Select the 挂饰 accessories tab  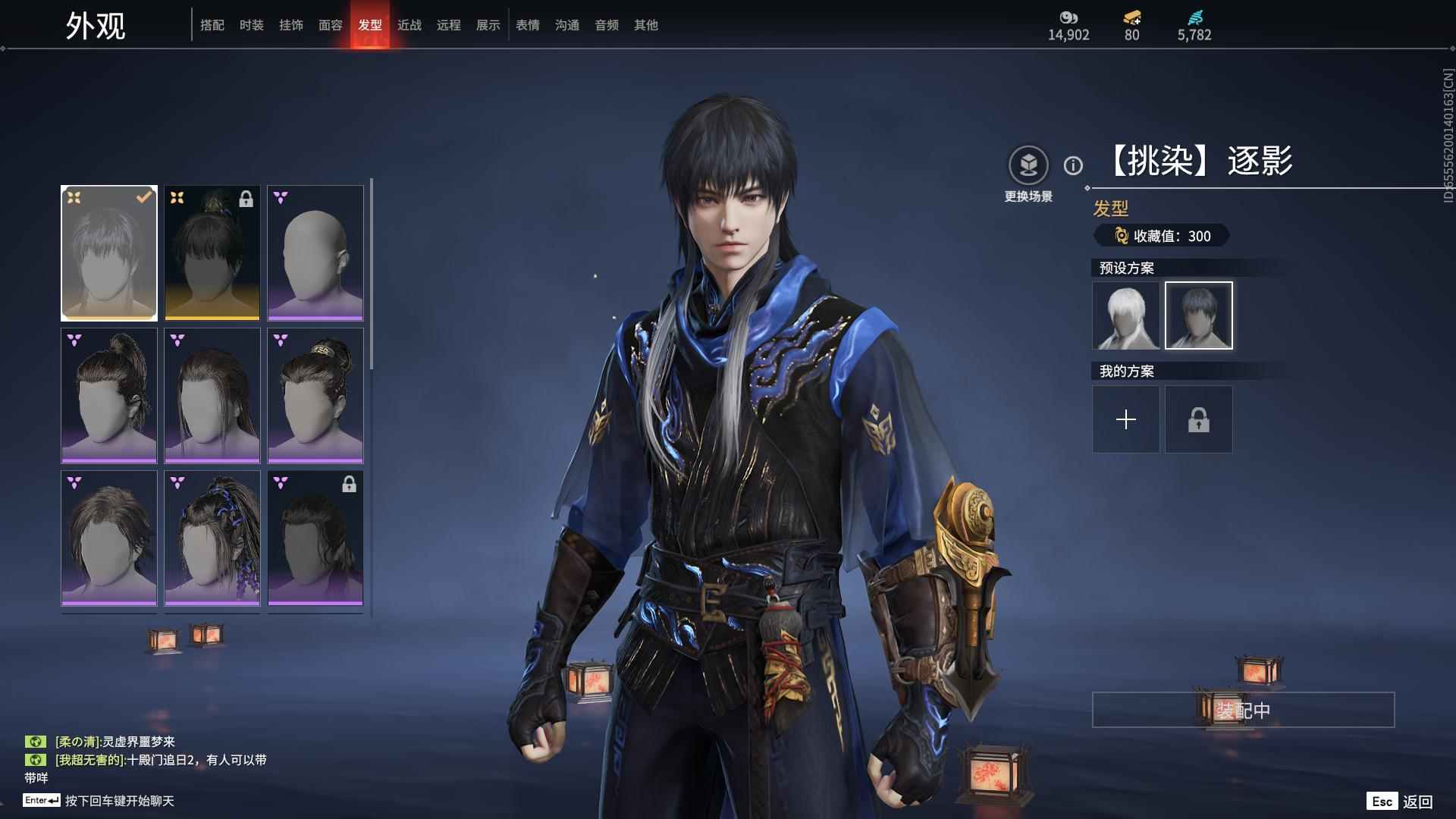point(291,25)
